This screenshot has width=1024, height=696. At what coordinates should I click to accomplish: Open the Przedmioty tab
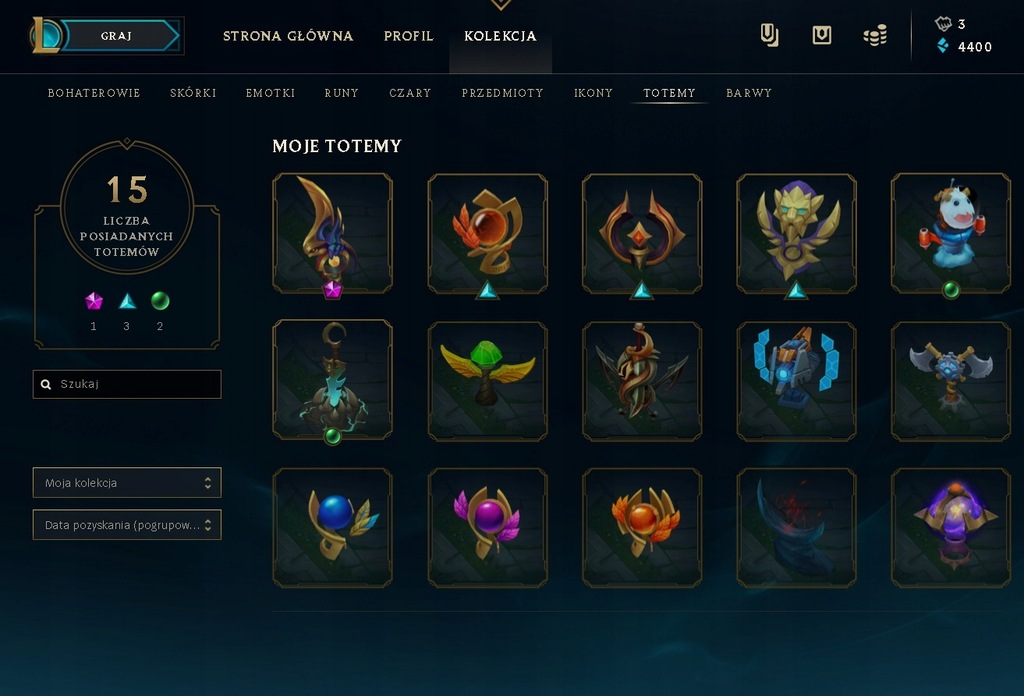coord(502,93)
